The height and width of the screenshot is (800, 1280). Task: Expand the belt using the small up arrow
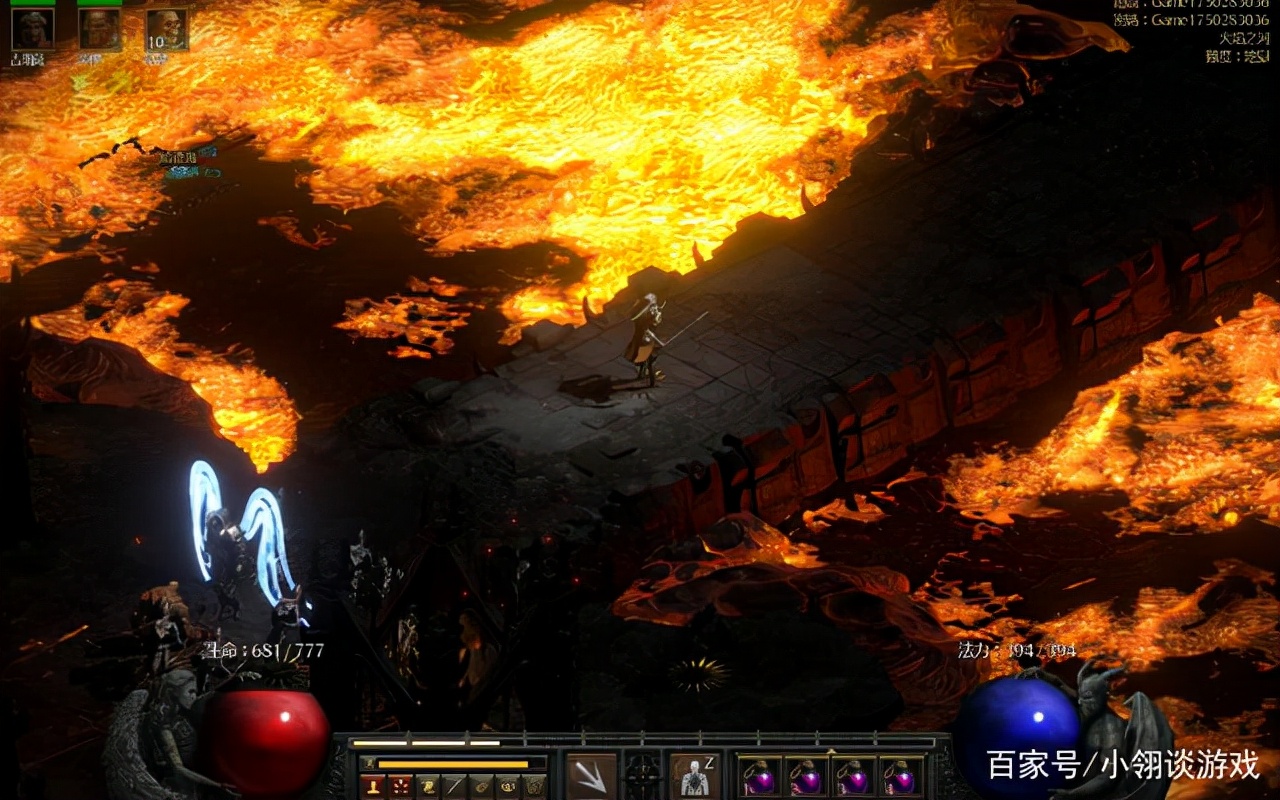tap(831, 751)
